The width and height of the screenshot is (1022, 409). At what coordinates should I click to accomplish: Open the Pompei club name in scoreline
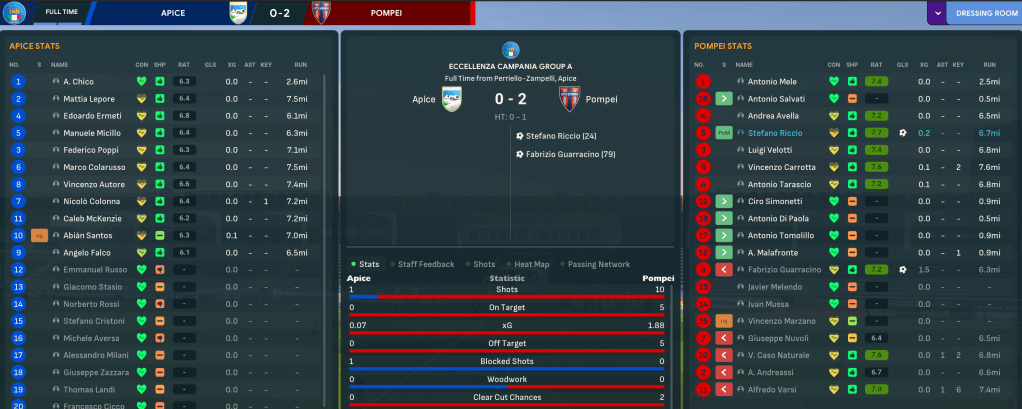(x=603, y=99)
